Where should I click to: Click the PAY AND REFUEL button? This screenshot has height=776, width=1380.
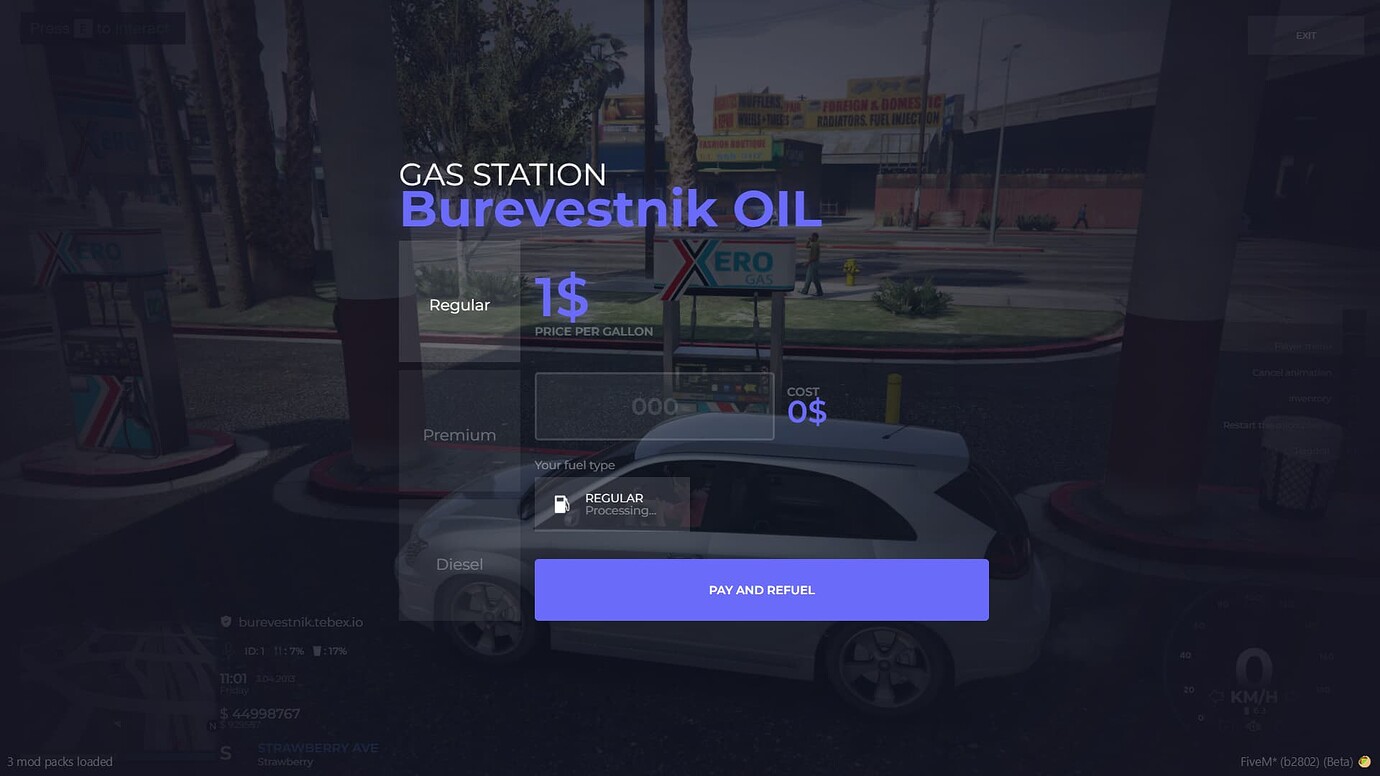point(761,589)
